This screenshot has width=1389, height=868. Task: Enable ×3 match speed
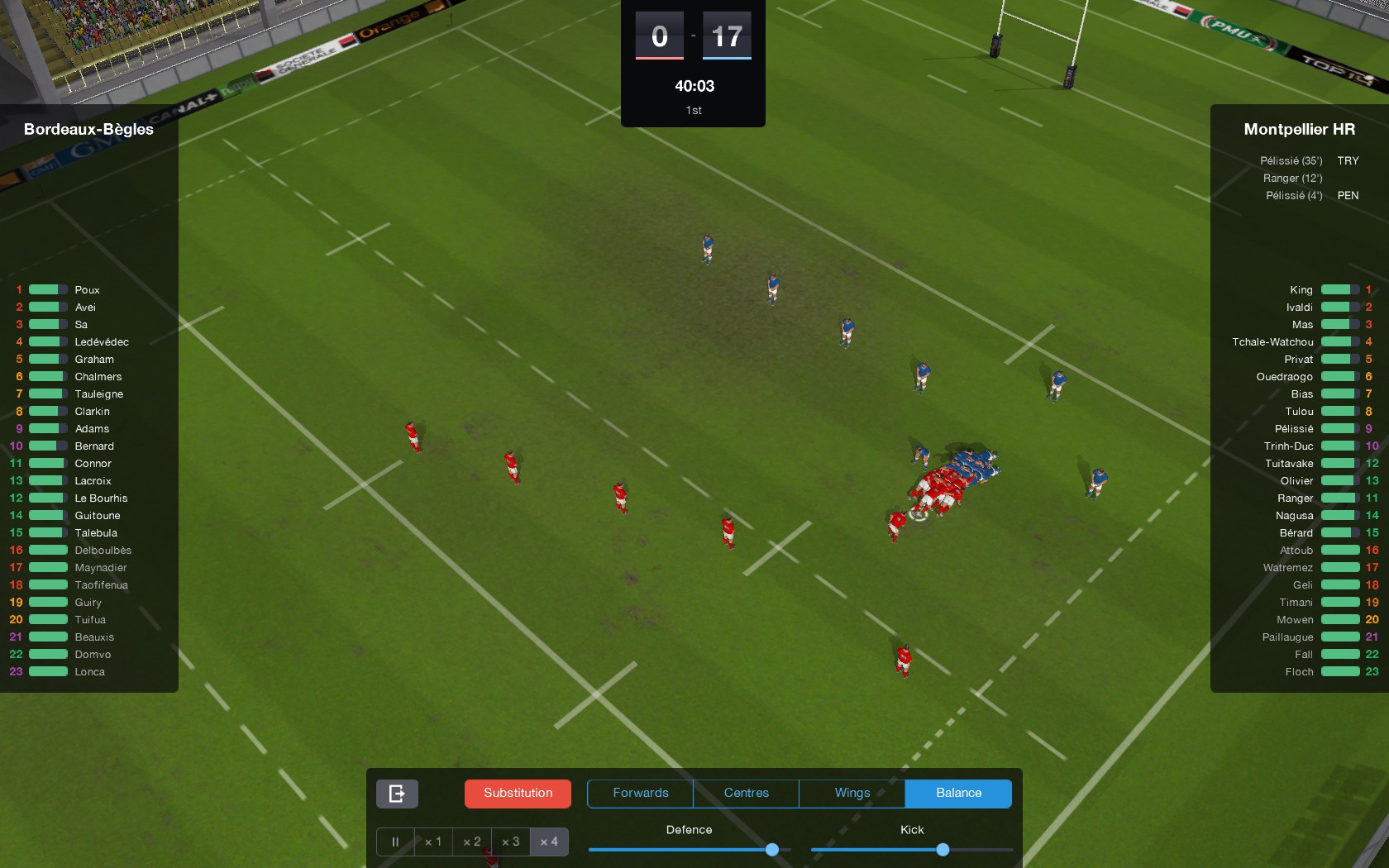[510, 842]
